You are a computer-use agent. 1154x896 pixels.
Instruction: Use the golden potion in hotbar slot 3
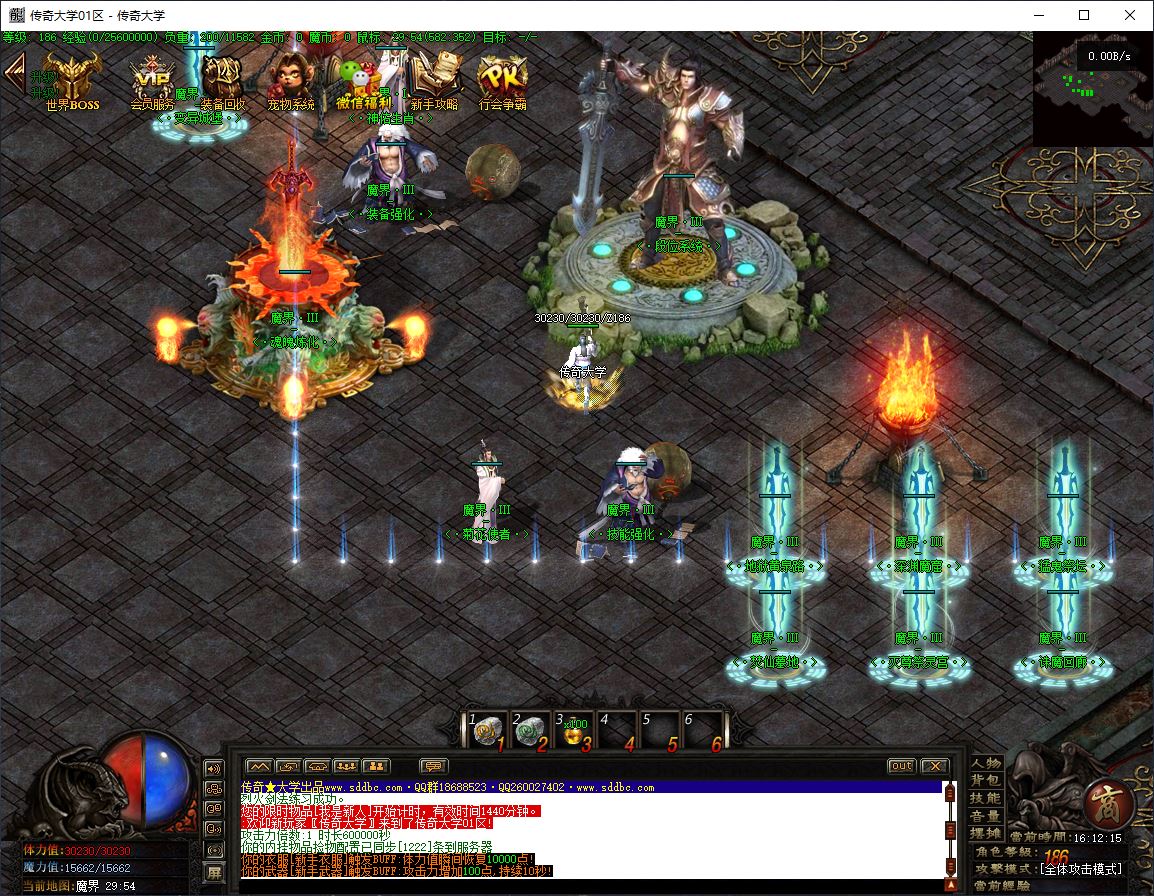pos(575,732)
